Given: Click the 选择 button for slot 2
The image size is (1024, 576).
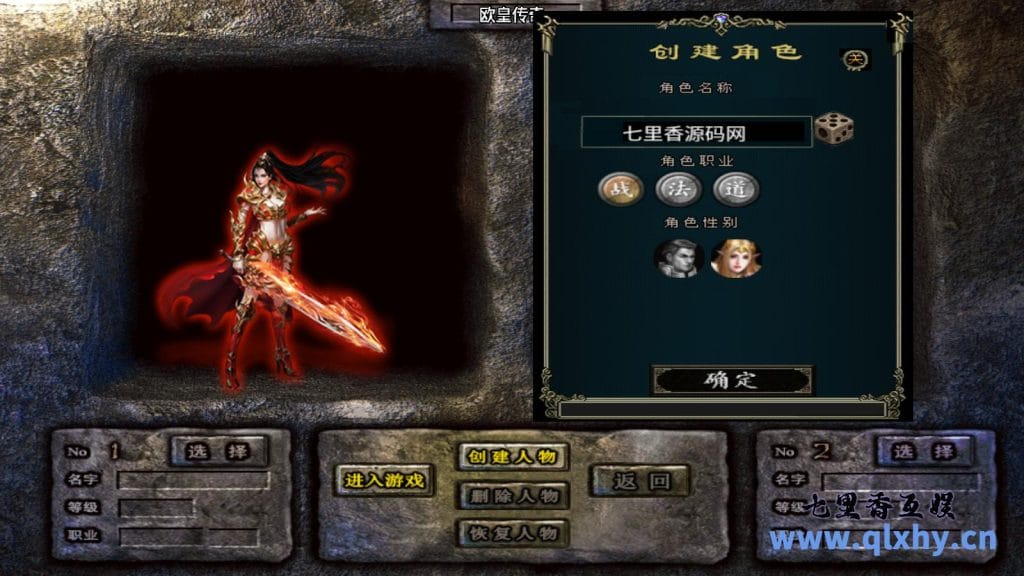Looking at the screenshot, I should pyautogui.click(x=924, y=451).
